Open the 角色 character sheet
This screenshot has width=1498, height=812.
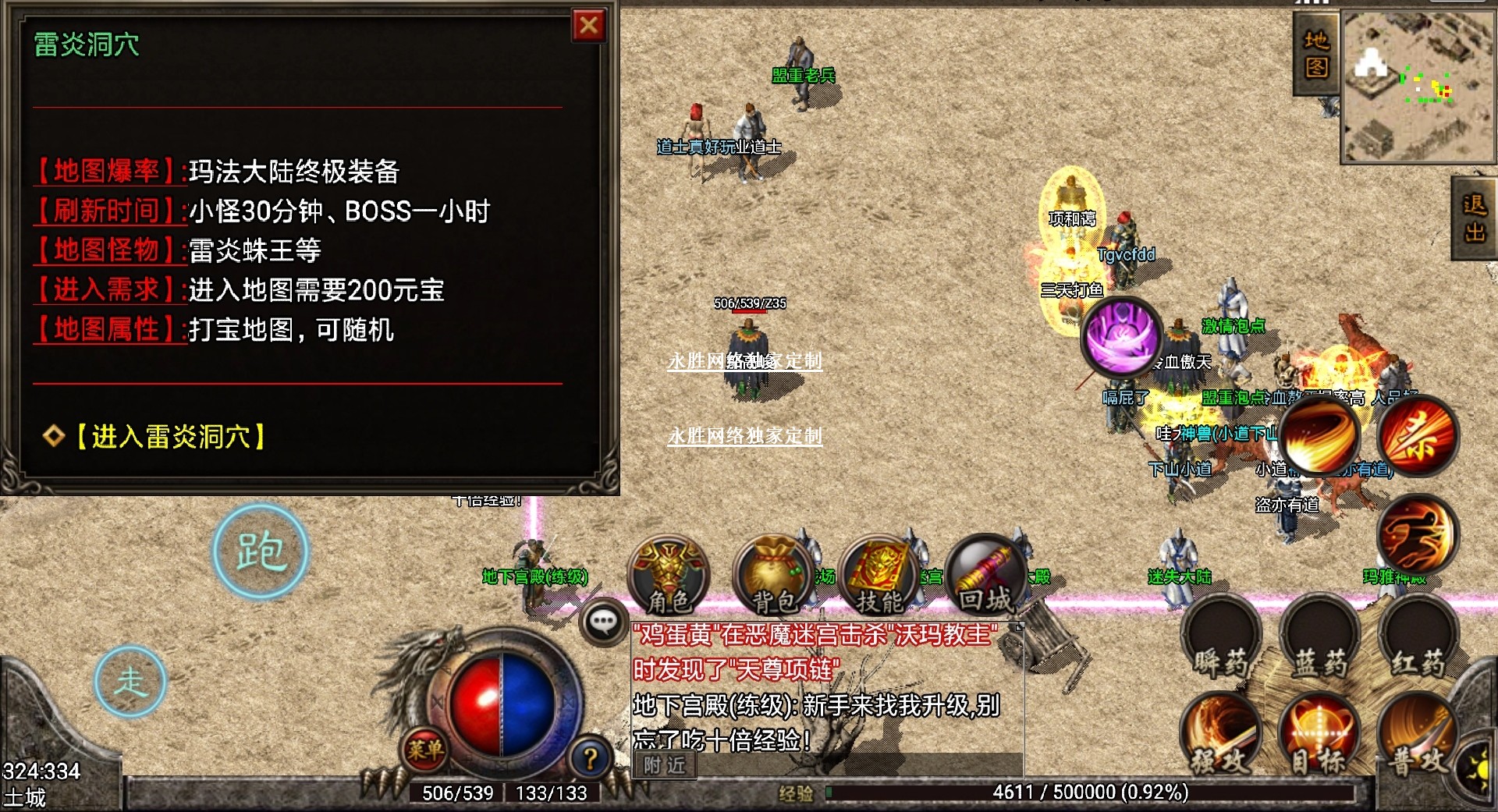click(669, 576)
